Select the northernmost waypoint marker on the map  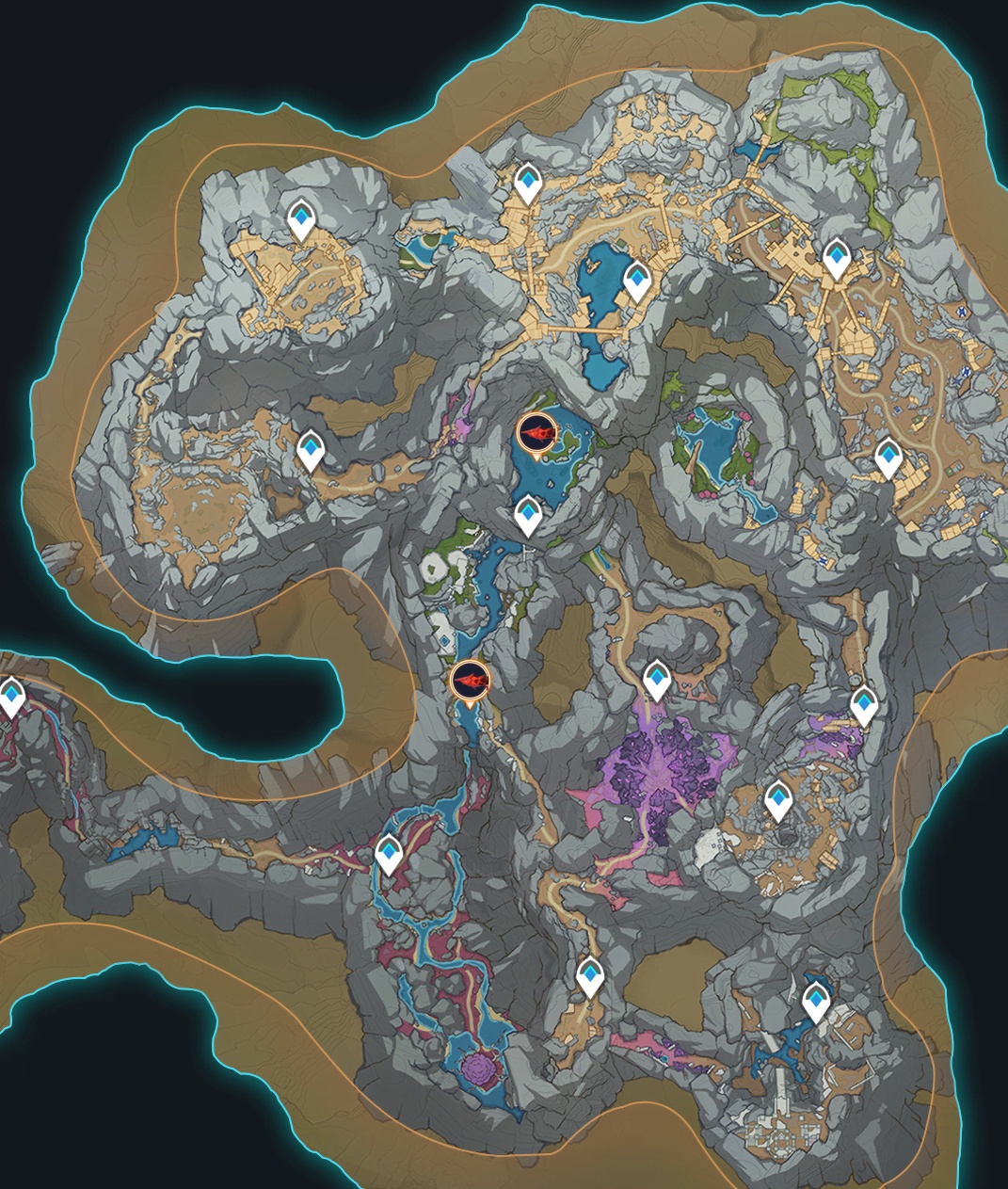tap(528, 183)
